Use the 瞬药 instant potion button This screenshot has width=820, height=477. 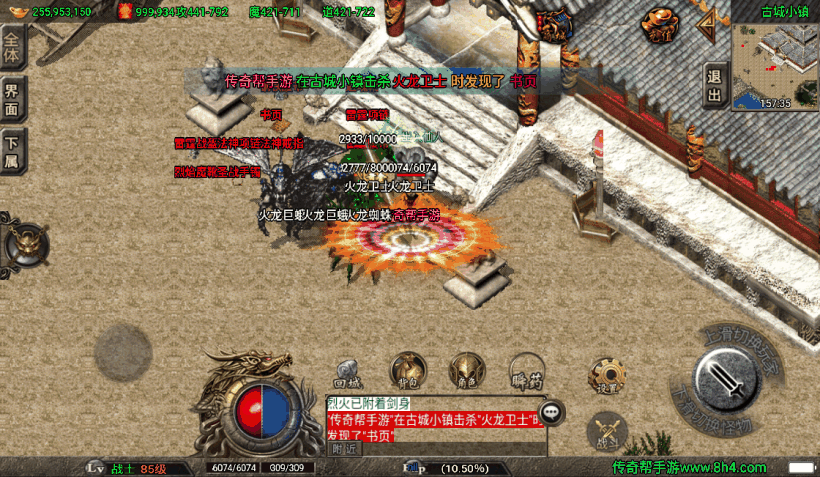pyautogui.click(x=525, y=372)
